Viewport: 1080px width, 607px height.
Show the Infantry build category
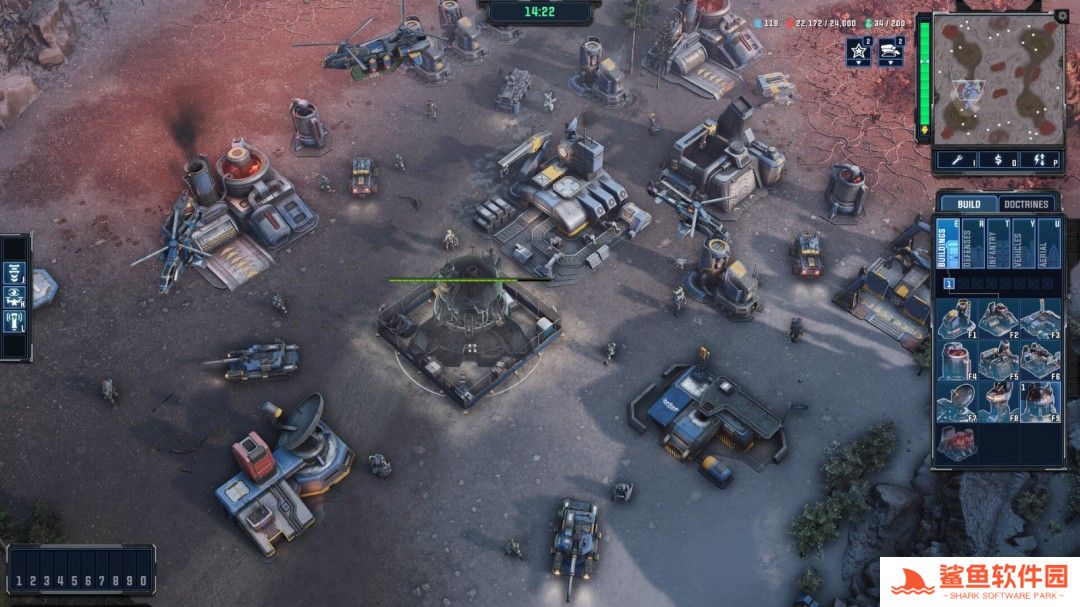click(998, 244)
